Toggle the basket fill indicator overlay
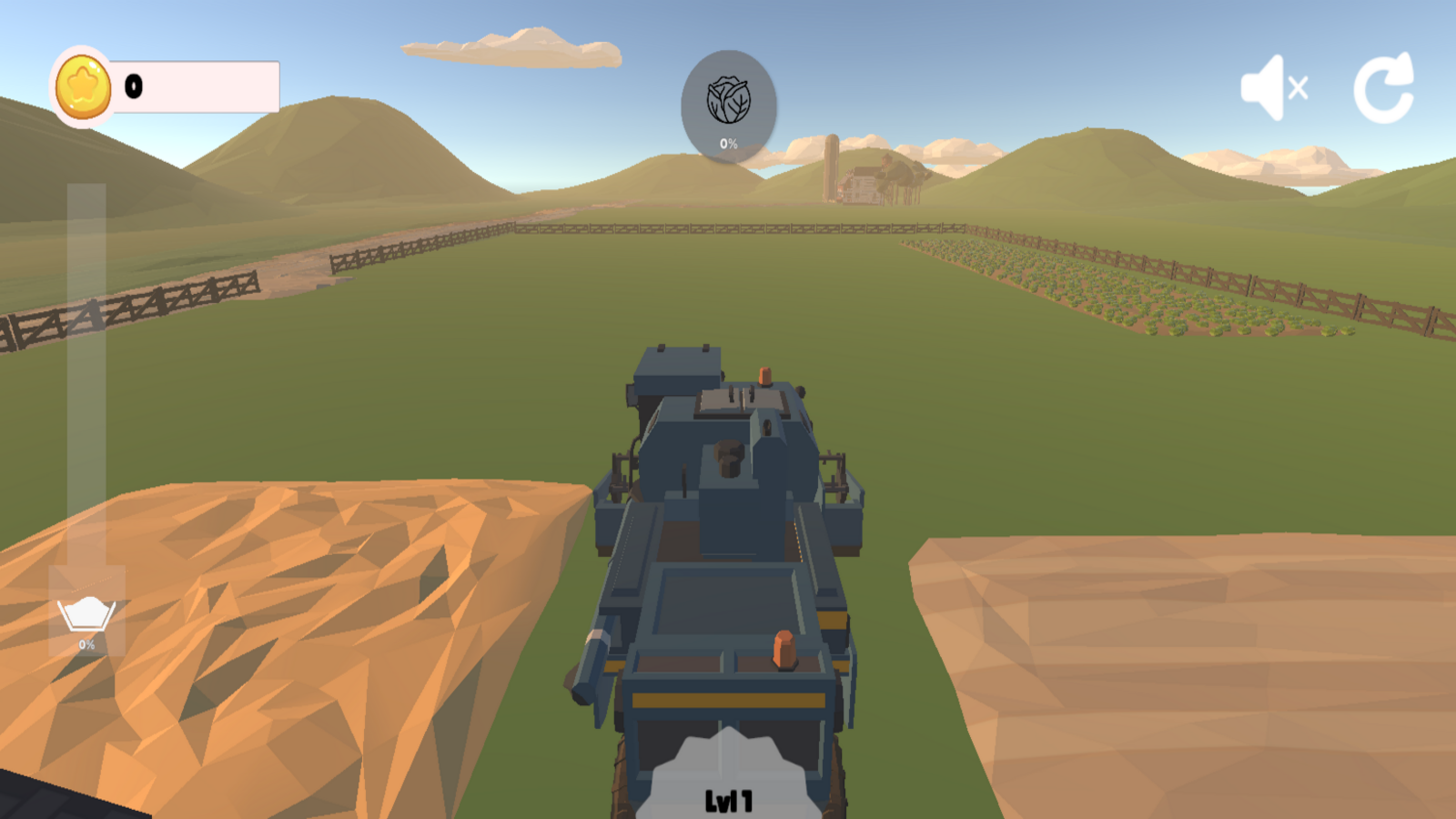Viewport: 1456px width, 819px height. click(x=86, y=619)
